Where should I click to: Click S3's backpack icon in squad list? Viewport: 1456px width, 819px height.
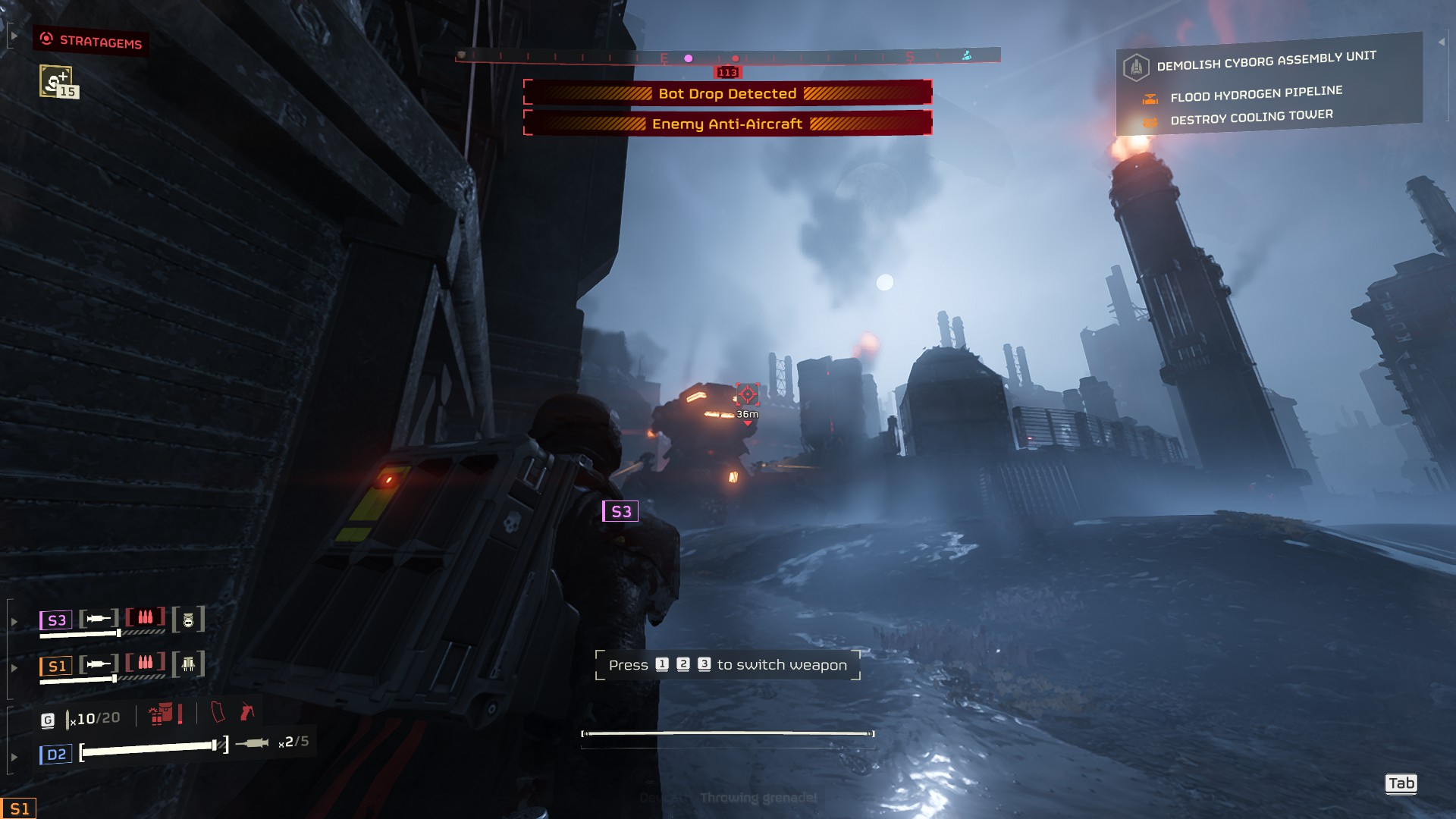189,620
